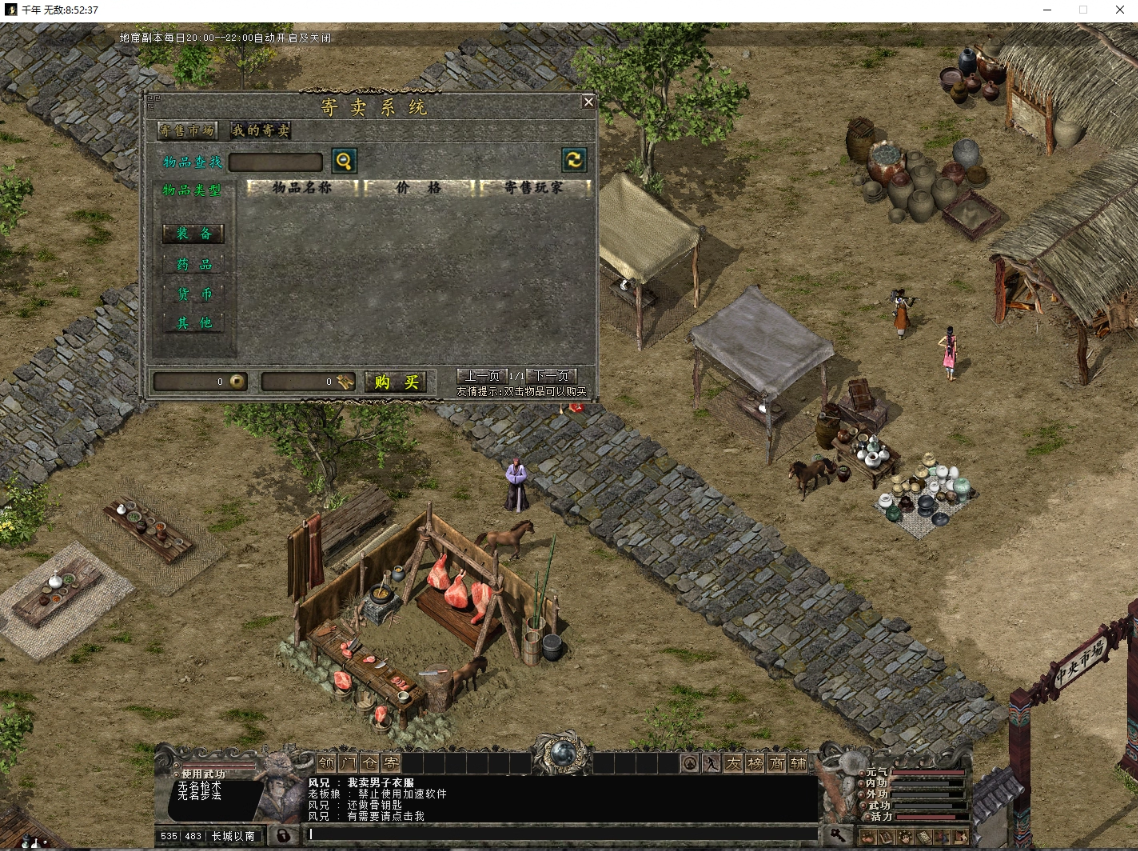The width and height of the screenshot is (1138, 851).
Task: Select the 装备 equipment category
Action: pyautogui.click(x=194, y=234)
